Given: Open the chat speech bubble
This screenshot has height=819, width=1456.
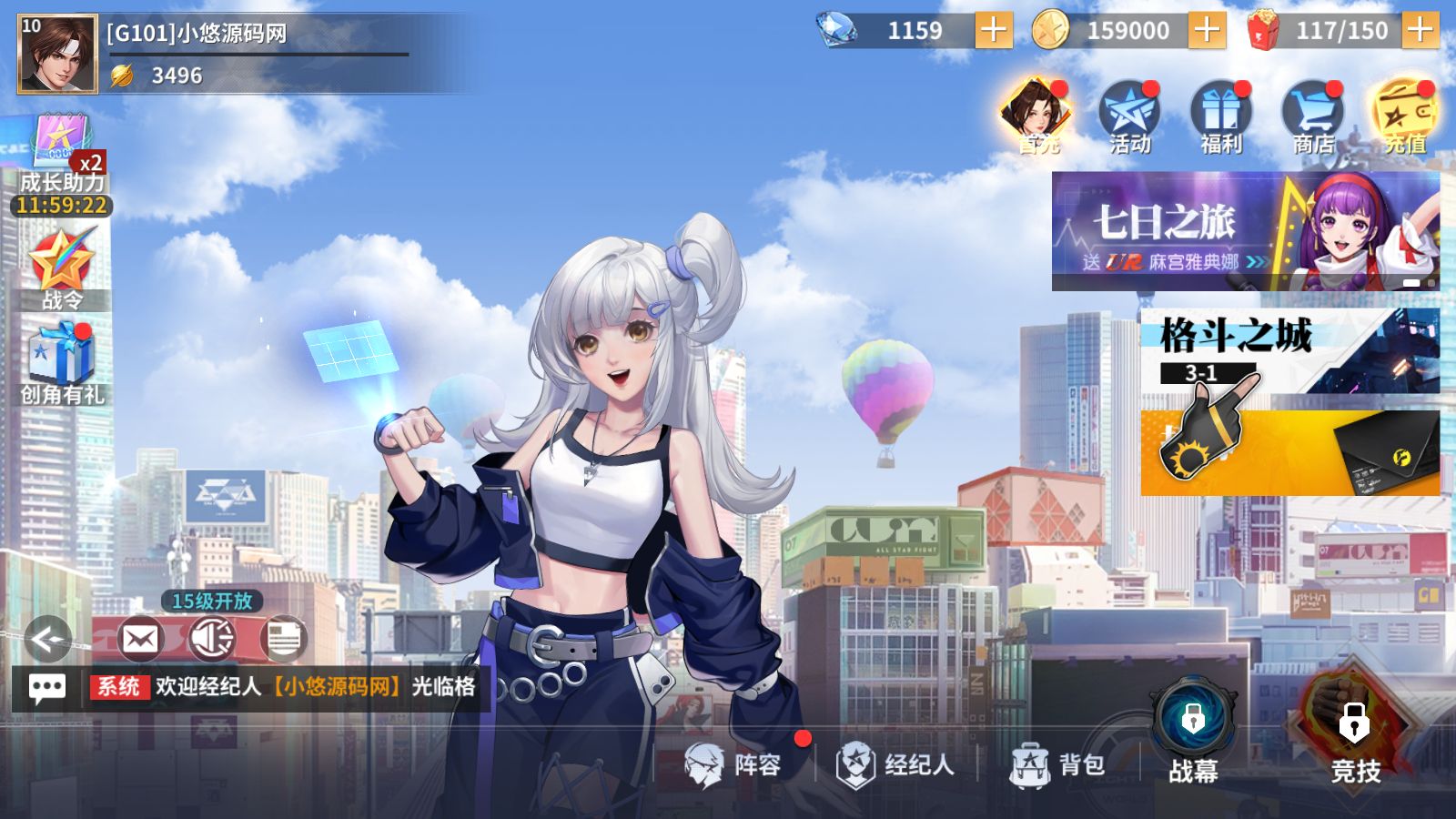Looking at the screenshot, I should (47, 688).
